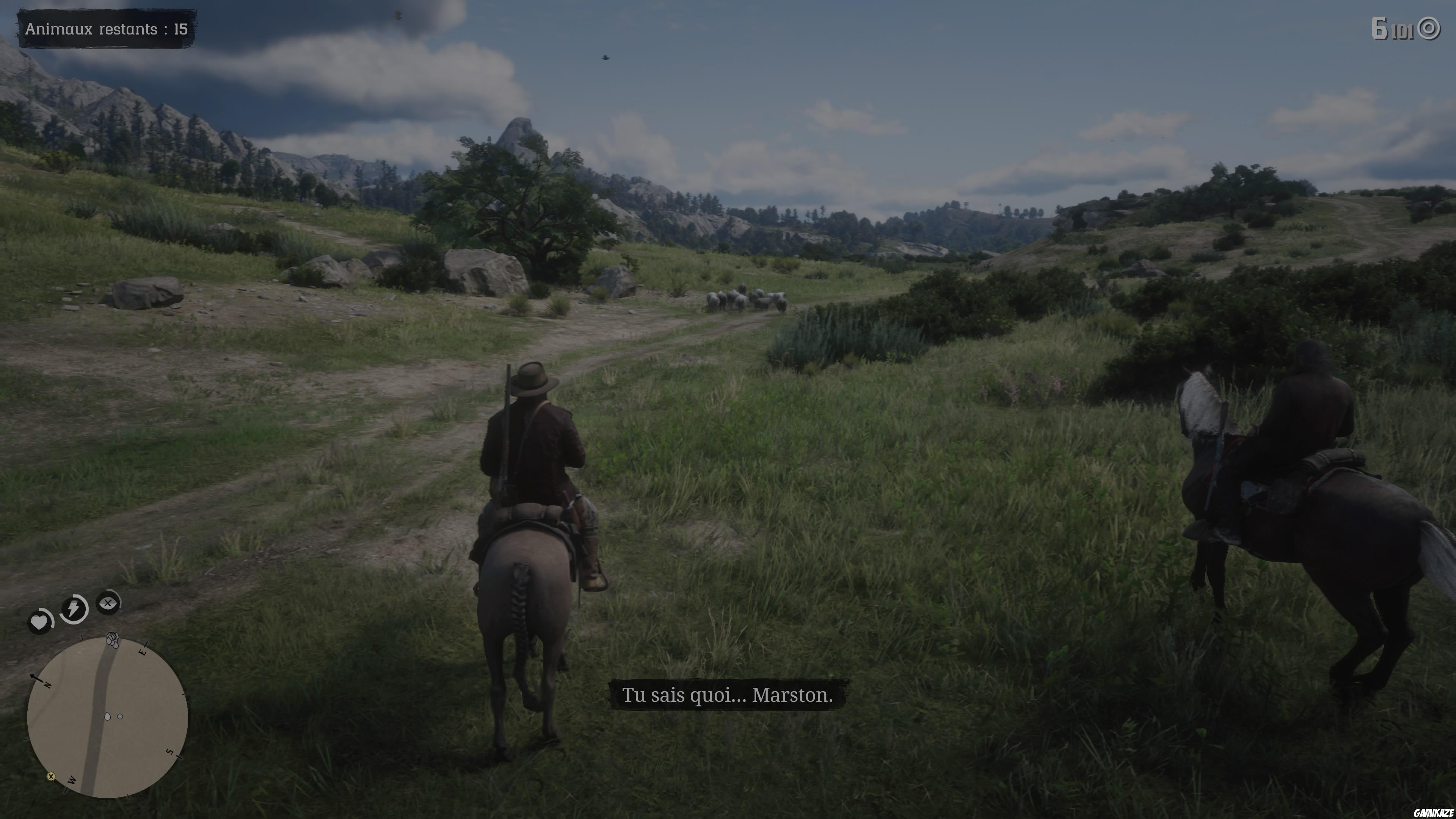Click the letter E on the minimap compass
The image size is (1456, 819).
(x=143, y=652)
